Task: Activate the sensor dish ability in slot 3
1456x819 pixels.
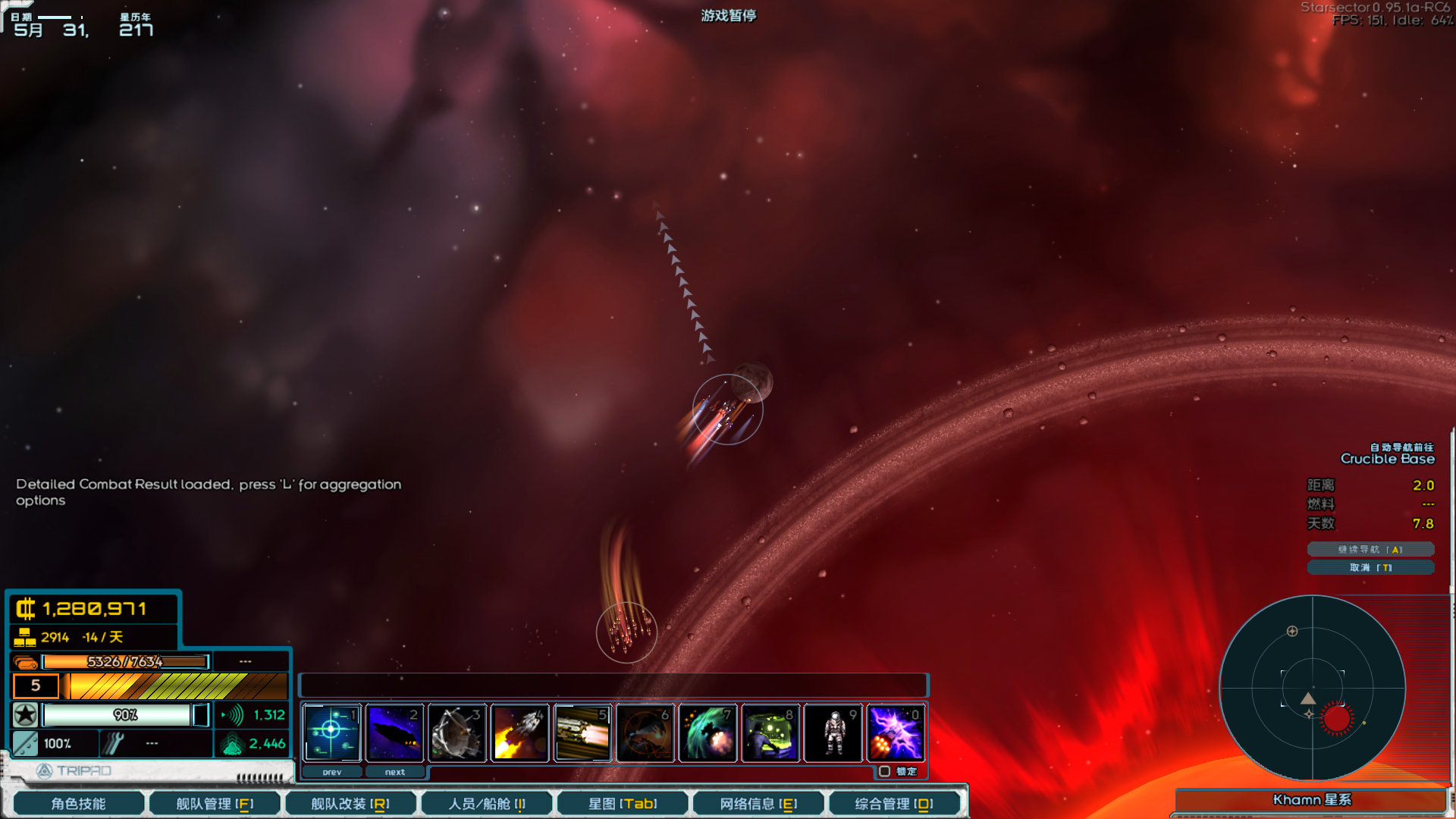Action: (x=457, y=733)
